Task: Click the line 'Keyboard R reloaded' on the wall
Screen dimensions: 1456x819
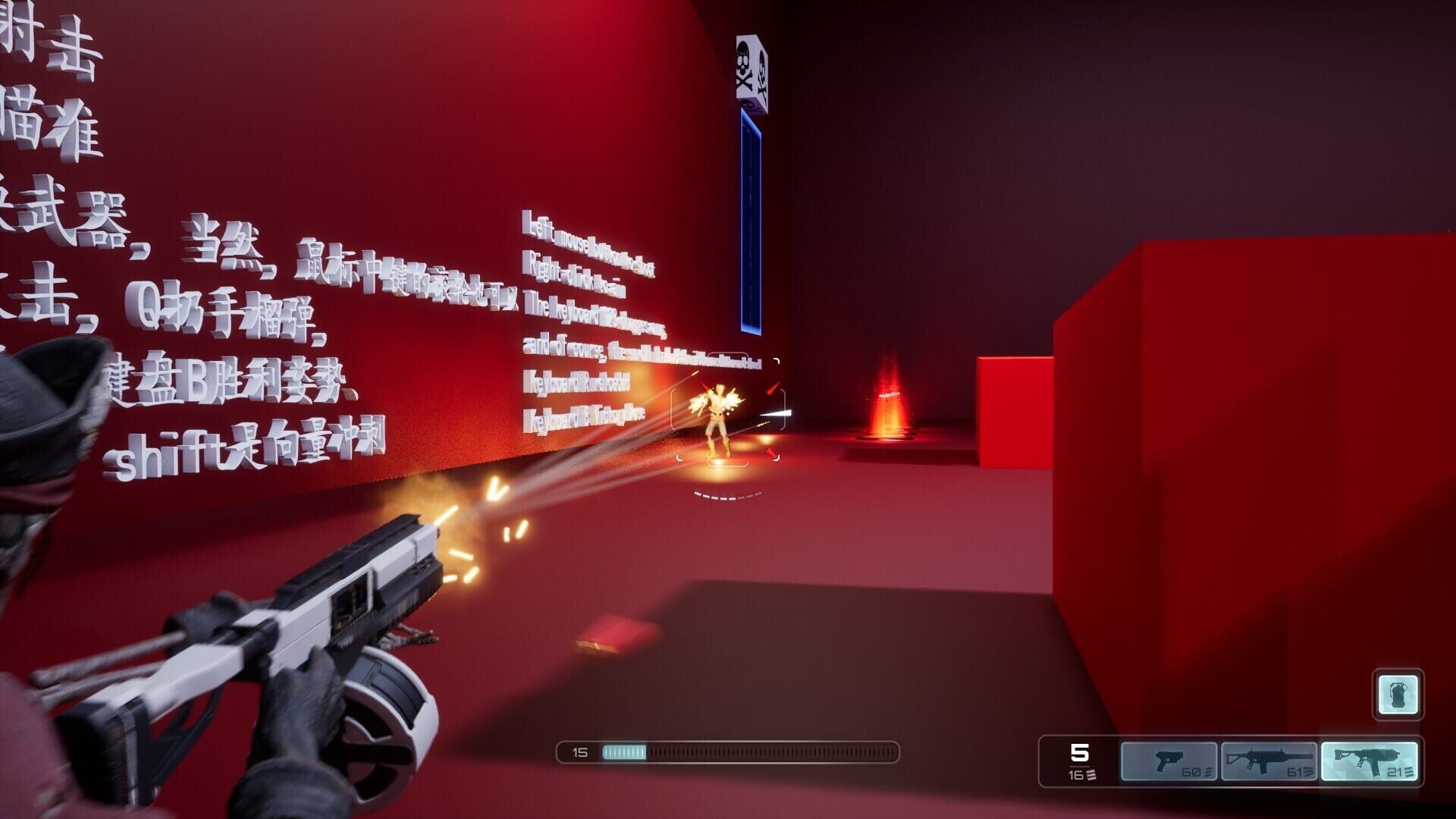Action: point(576,383)
